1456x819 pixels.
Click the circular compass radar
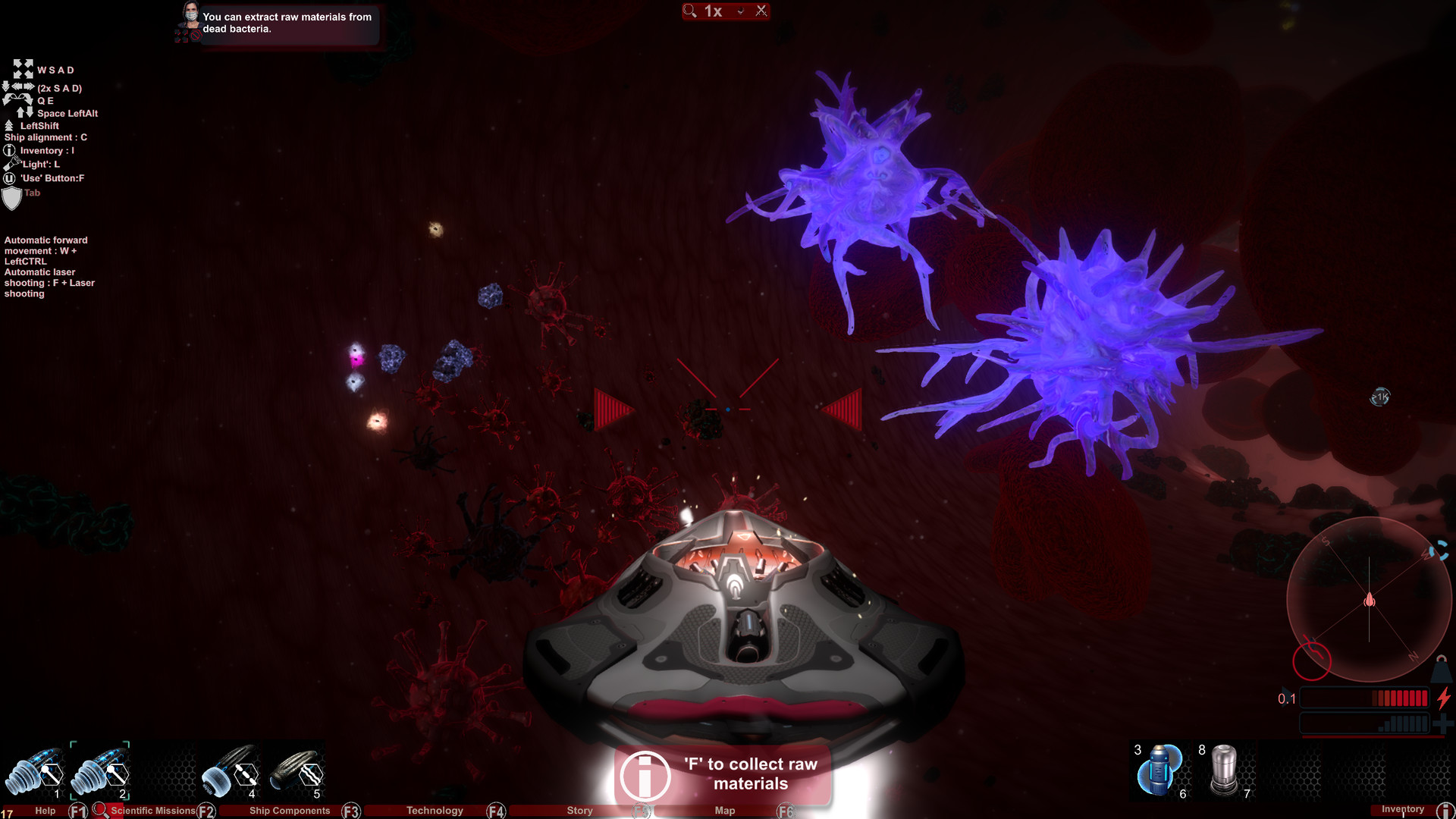[1369, 600]
